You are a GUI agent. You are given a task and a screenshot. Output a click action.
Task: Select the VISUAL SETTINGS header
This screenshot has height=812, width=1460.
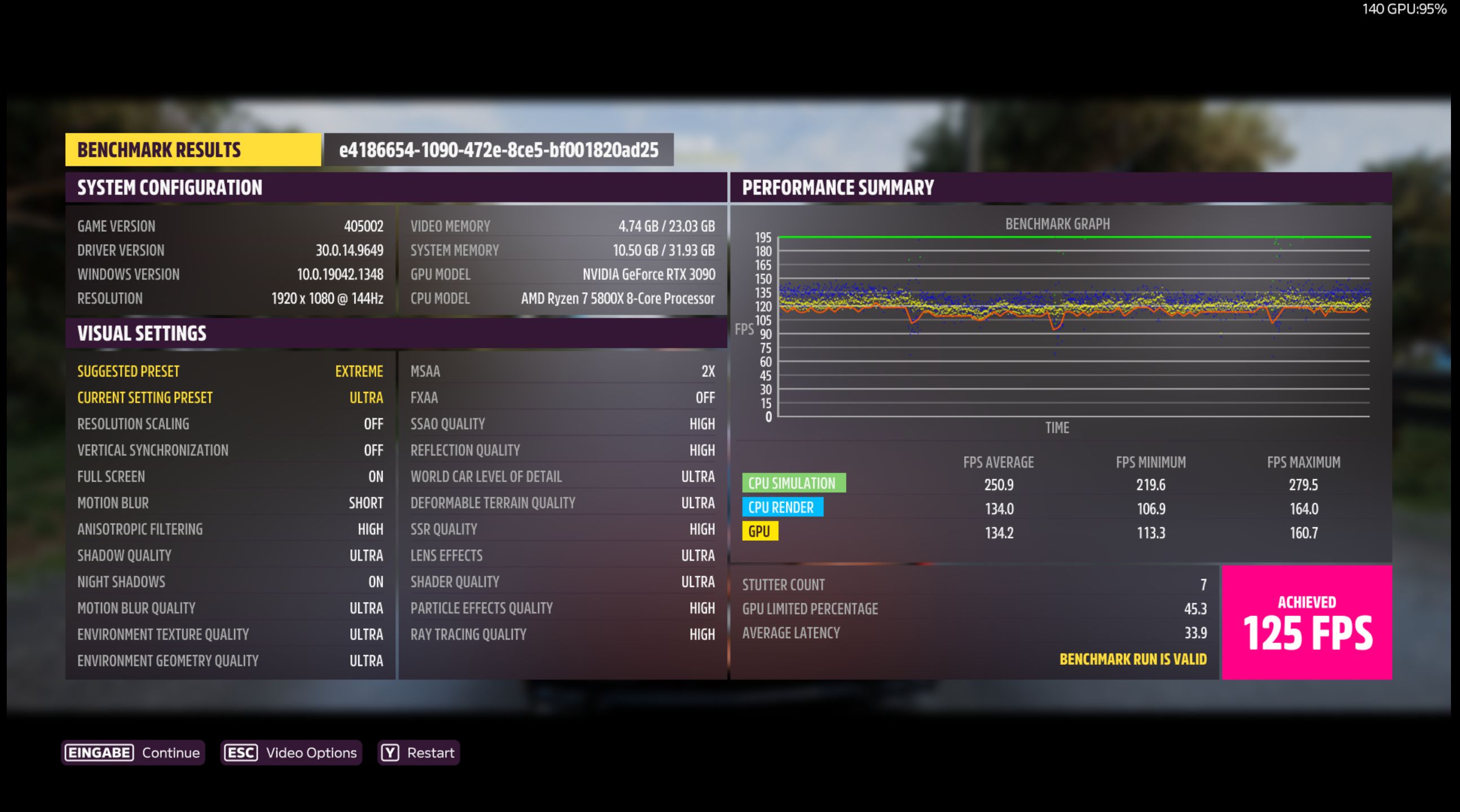[x=143, y=333]
